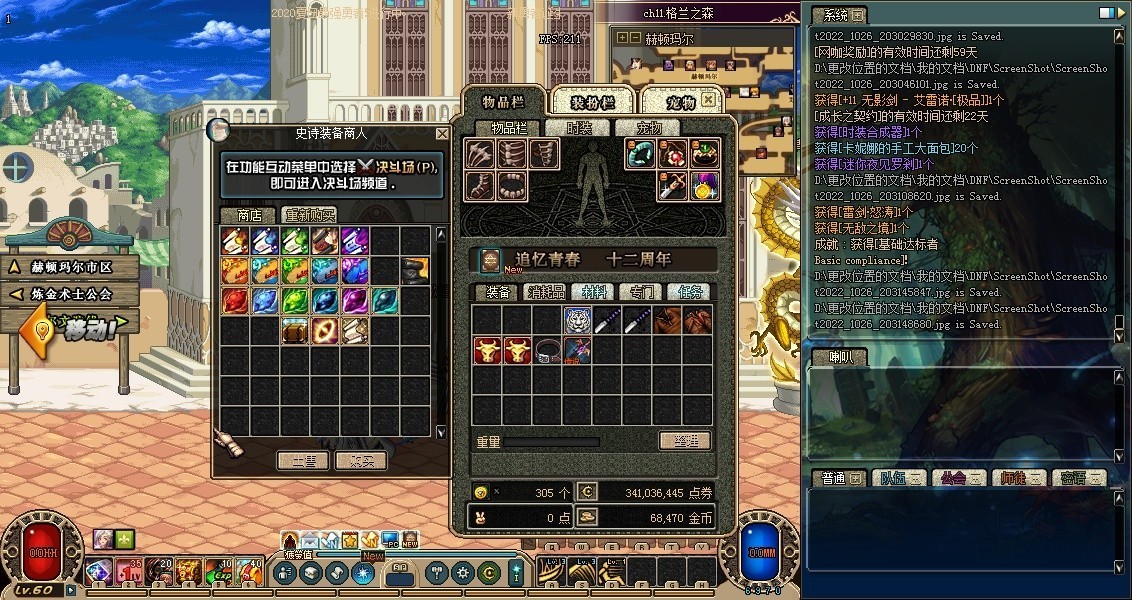Select the black belt item in inventory
The image size is (1132, 600).
pos(547,350)
